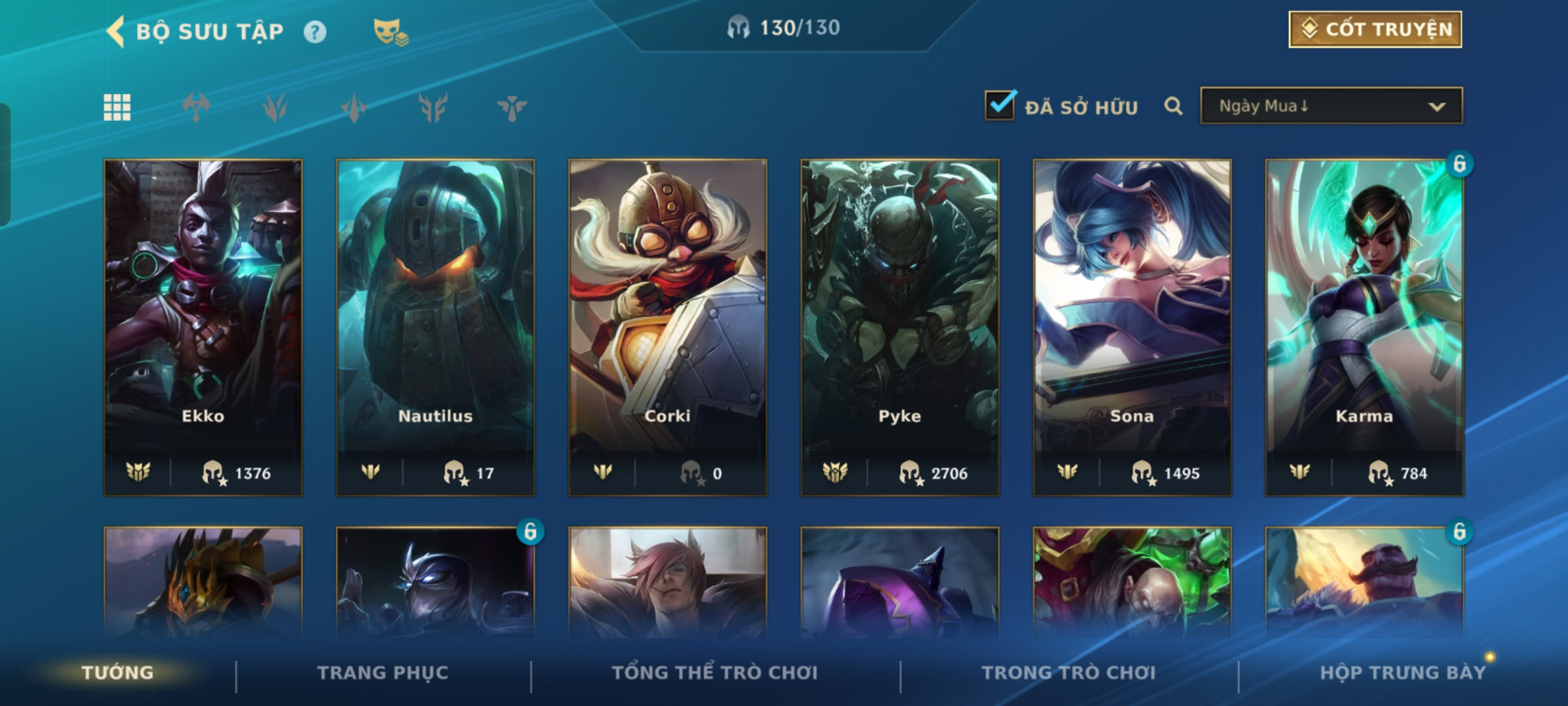The image size is (1568, 706).
Task: Open the help question mark icon
Action: tap(315, 31)
